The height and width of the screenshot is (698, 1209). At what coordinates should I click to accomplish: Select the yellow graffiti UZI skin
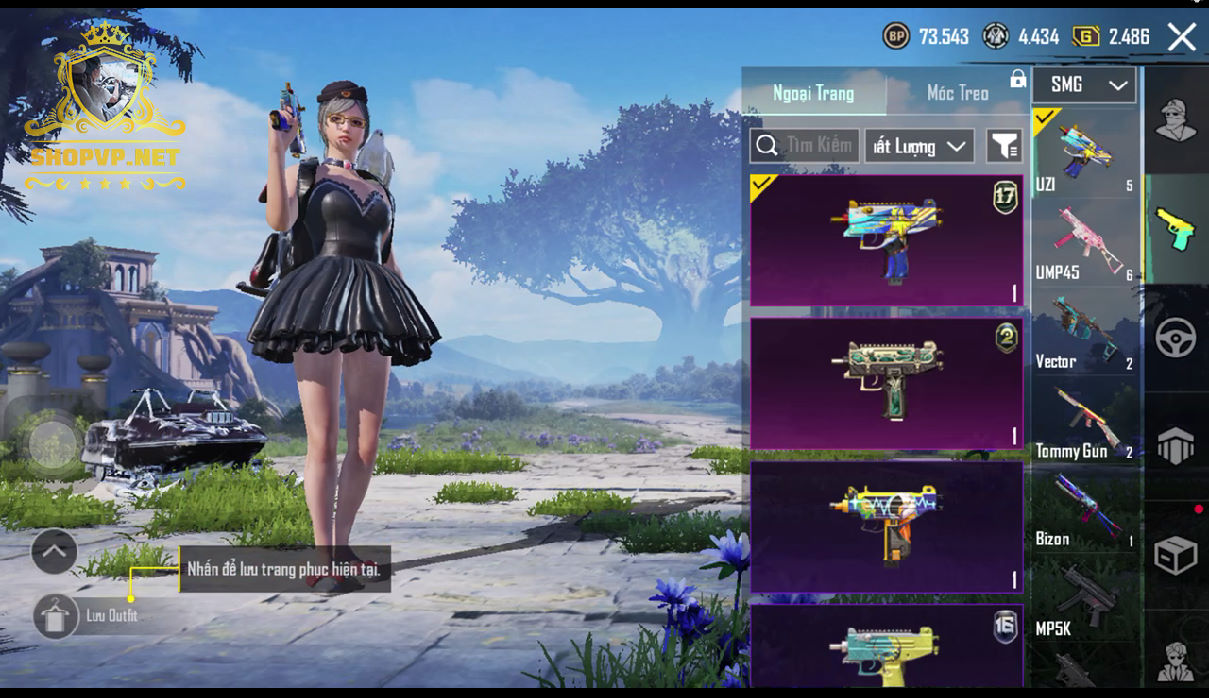click(886, 526)
